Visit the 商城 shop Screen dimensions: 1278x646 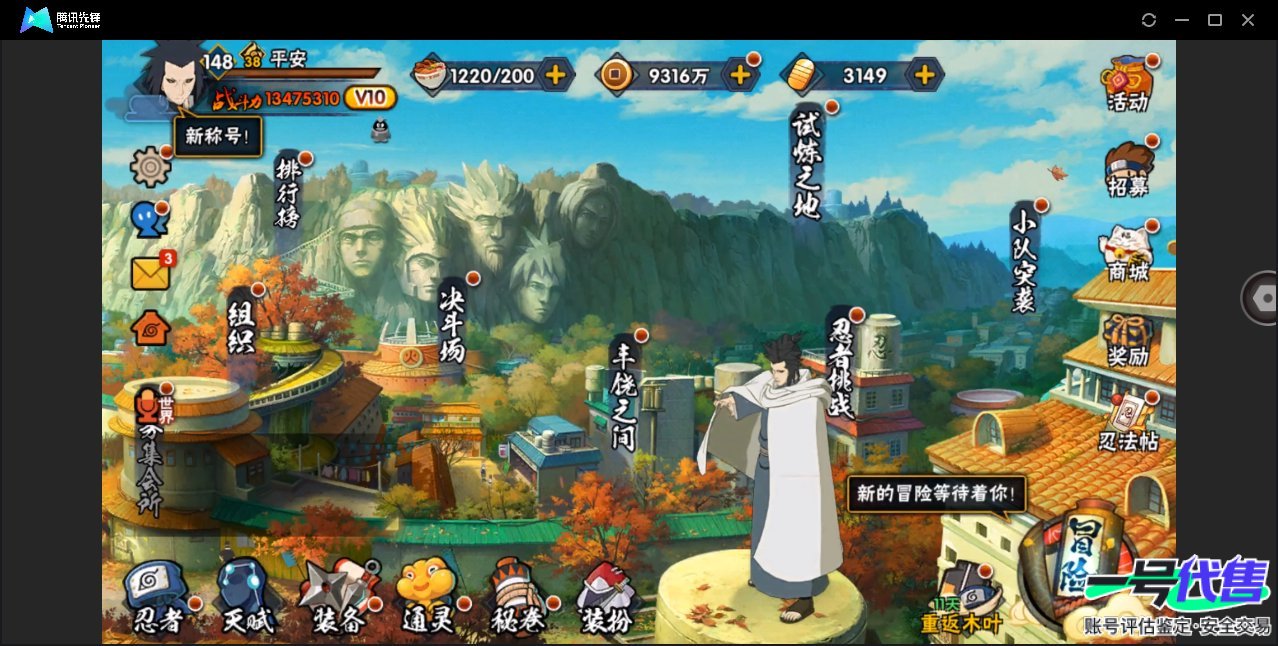(1127, 254)
